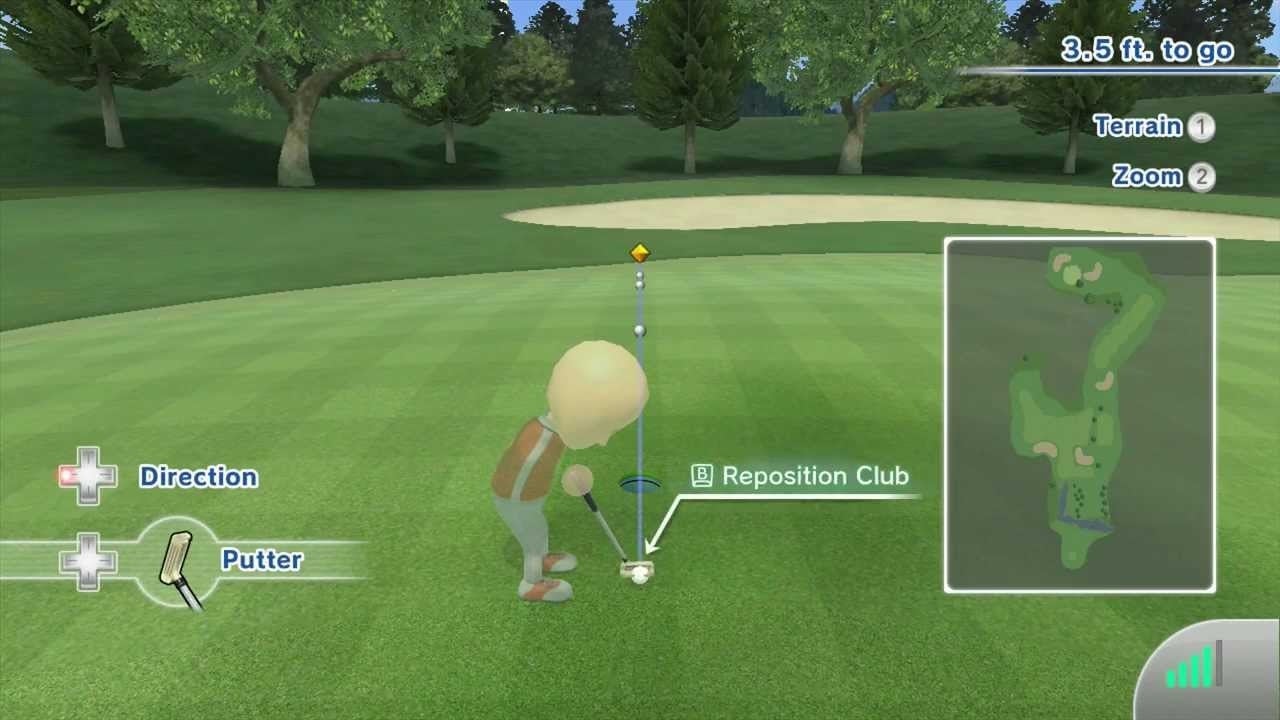Click the D-pad icon beside the Putter

[87, 565]
